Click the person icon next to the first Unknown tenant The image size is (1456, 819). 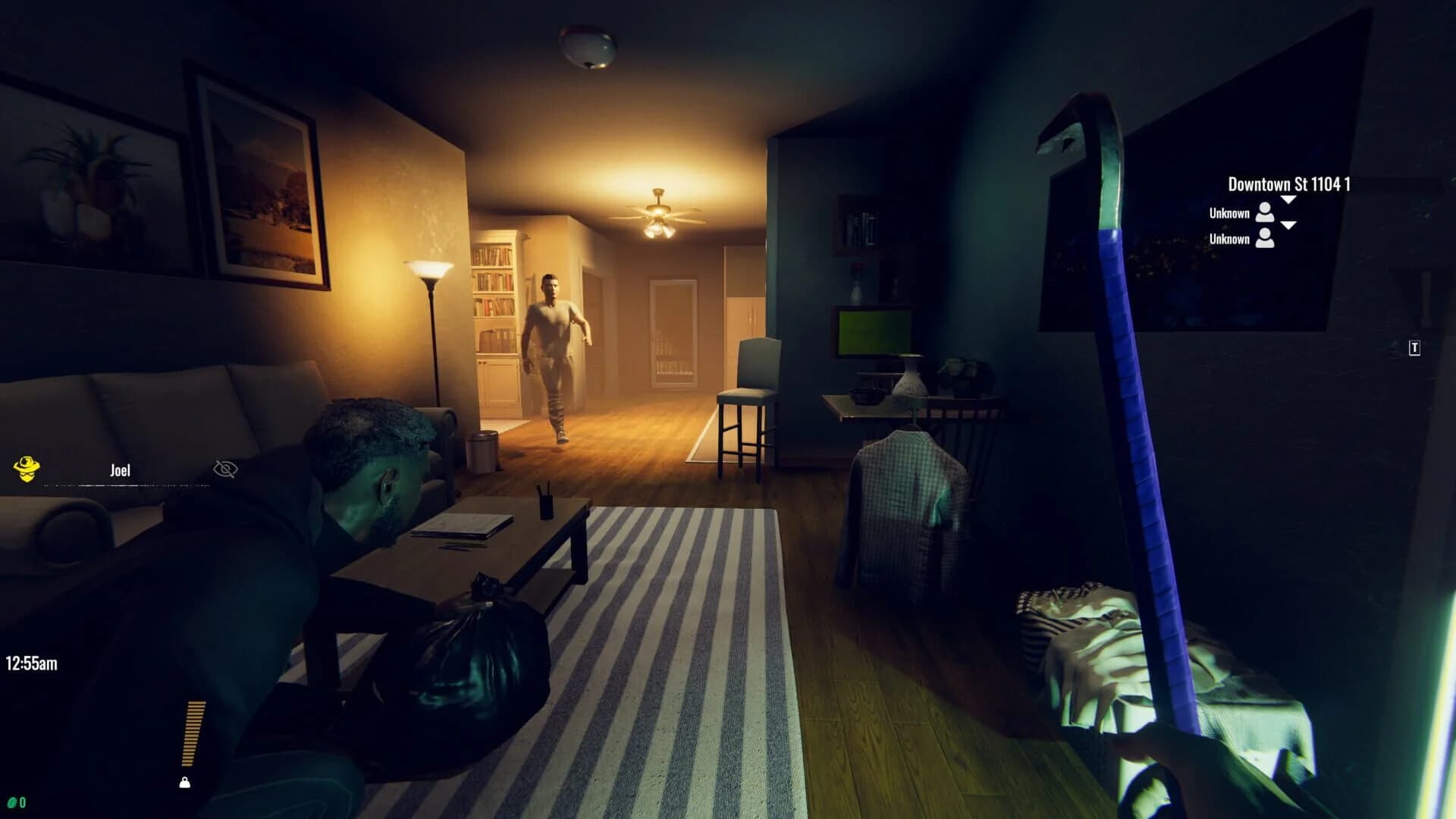1264,213
